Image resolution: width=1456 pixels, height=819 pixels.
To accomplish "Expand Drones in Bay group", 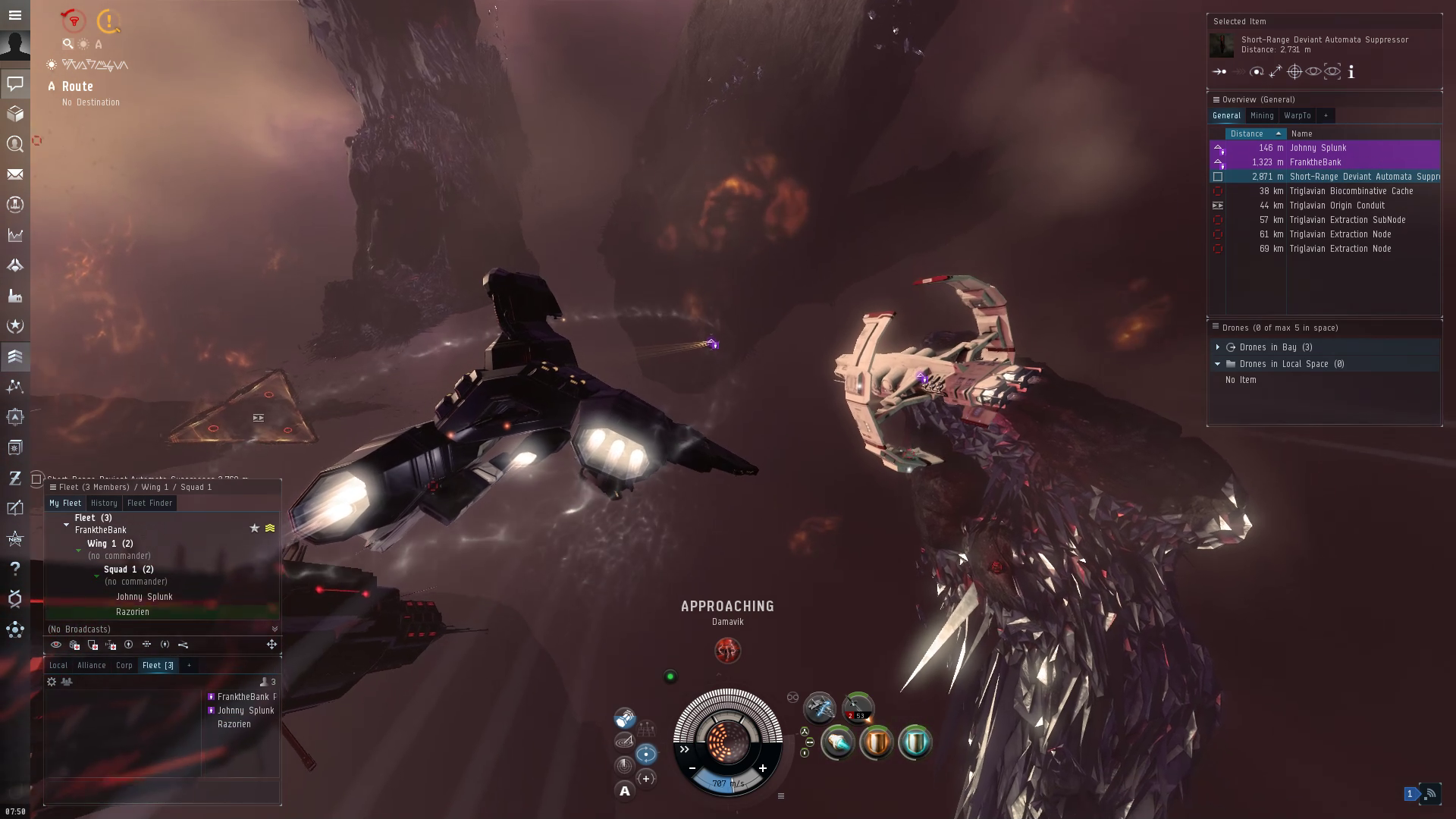I will point(1218,347).
